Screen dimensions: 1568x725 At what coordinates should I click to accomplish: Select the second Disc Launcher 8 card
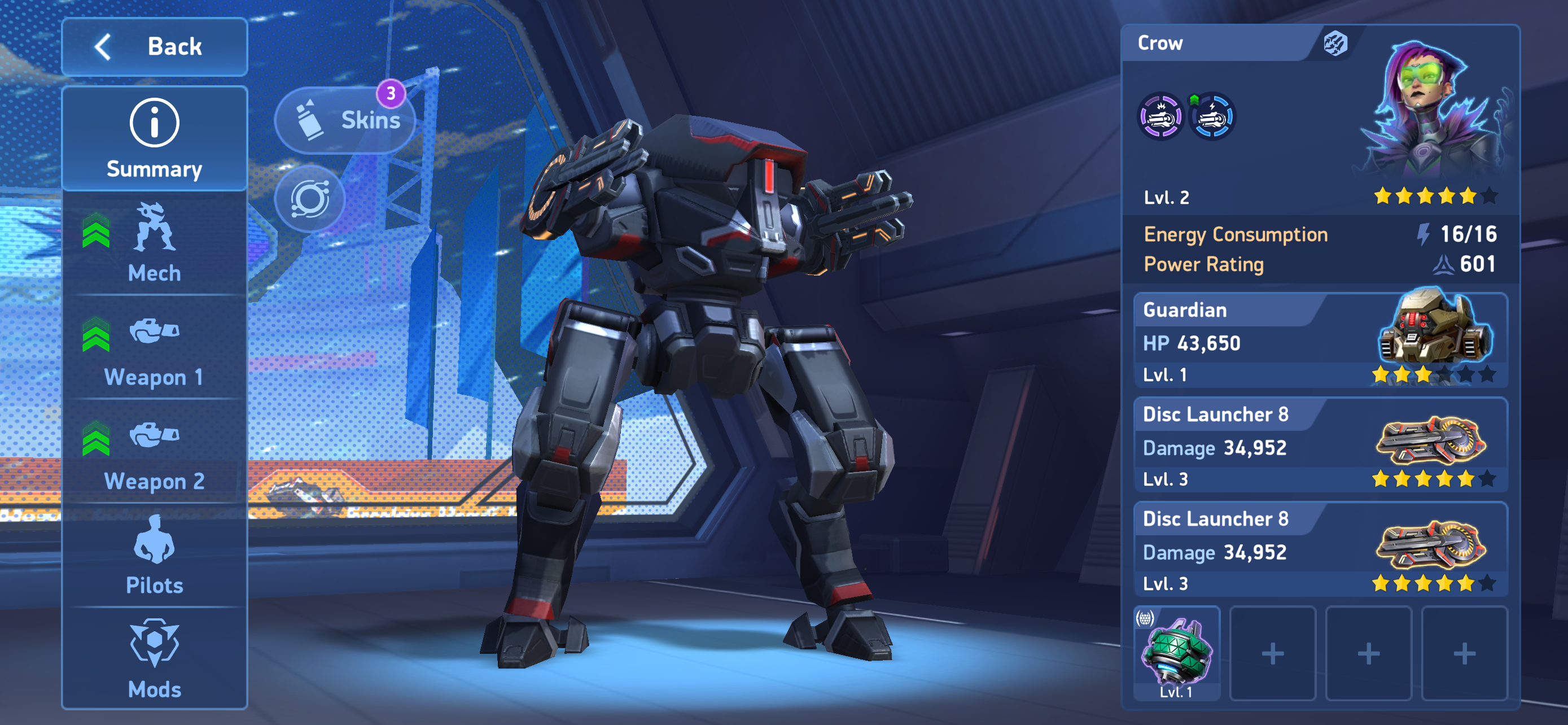click(x=1320, y=550)
